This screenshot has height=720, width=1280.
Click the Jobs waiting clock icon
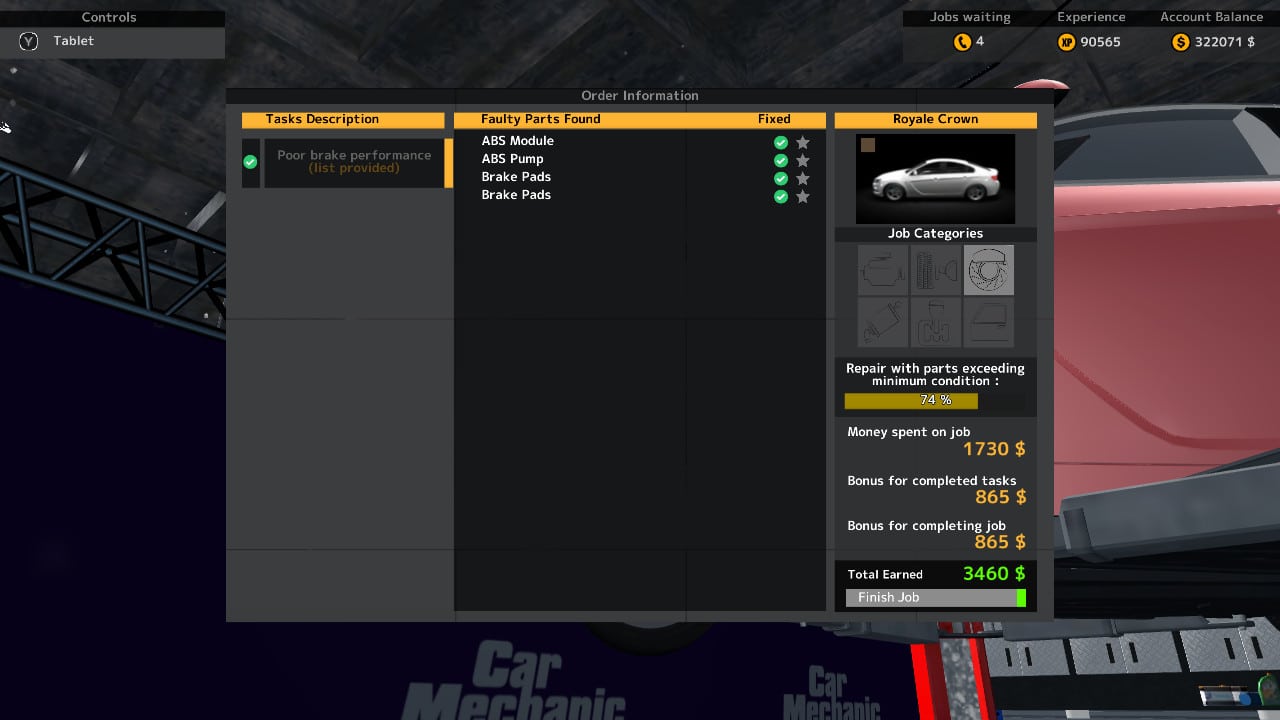click(x=963, y=42)
